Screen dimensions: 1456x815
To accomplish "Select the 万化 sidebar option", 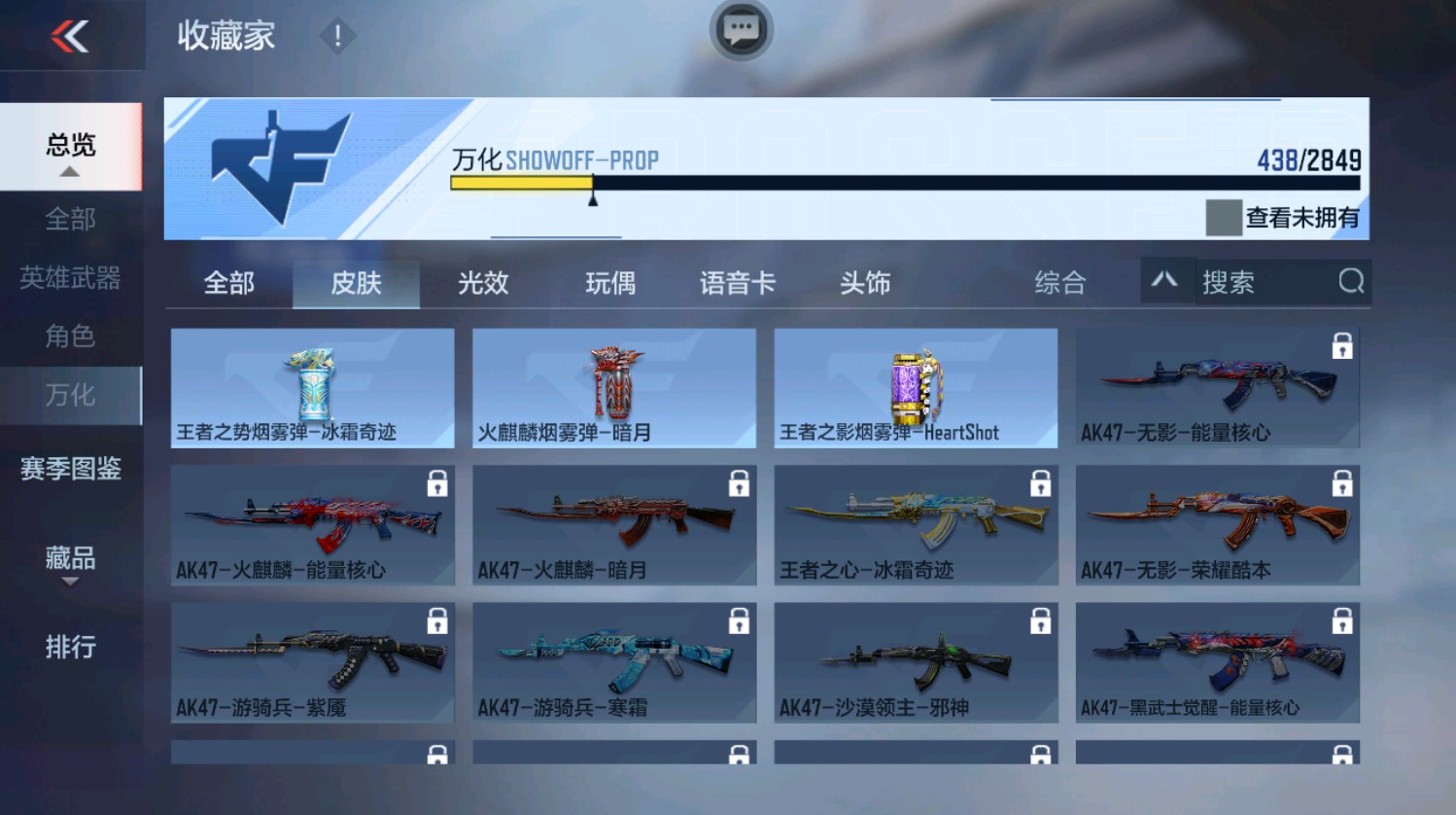I will [x=71, y=395].
